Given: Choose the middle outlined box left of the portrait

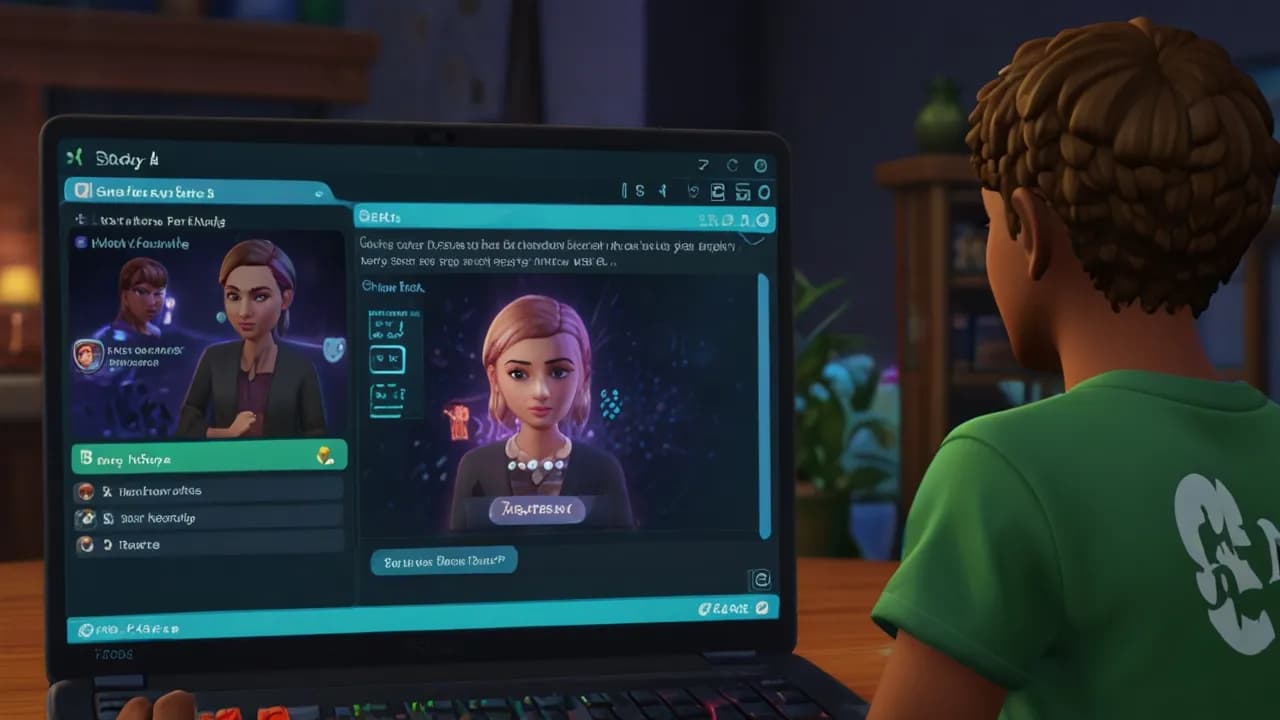Looking at the screenshot, I should (388, 360).
